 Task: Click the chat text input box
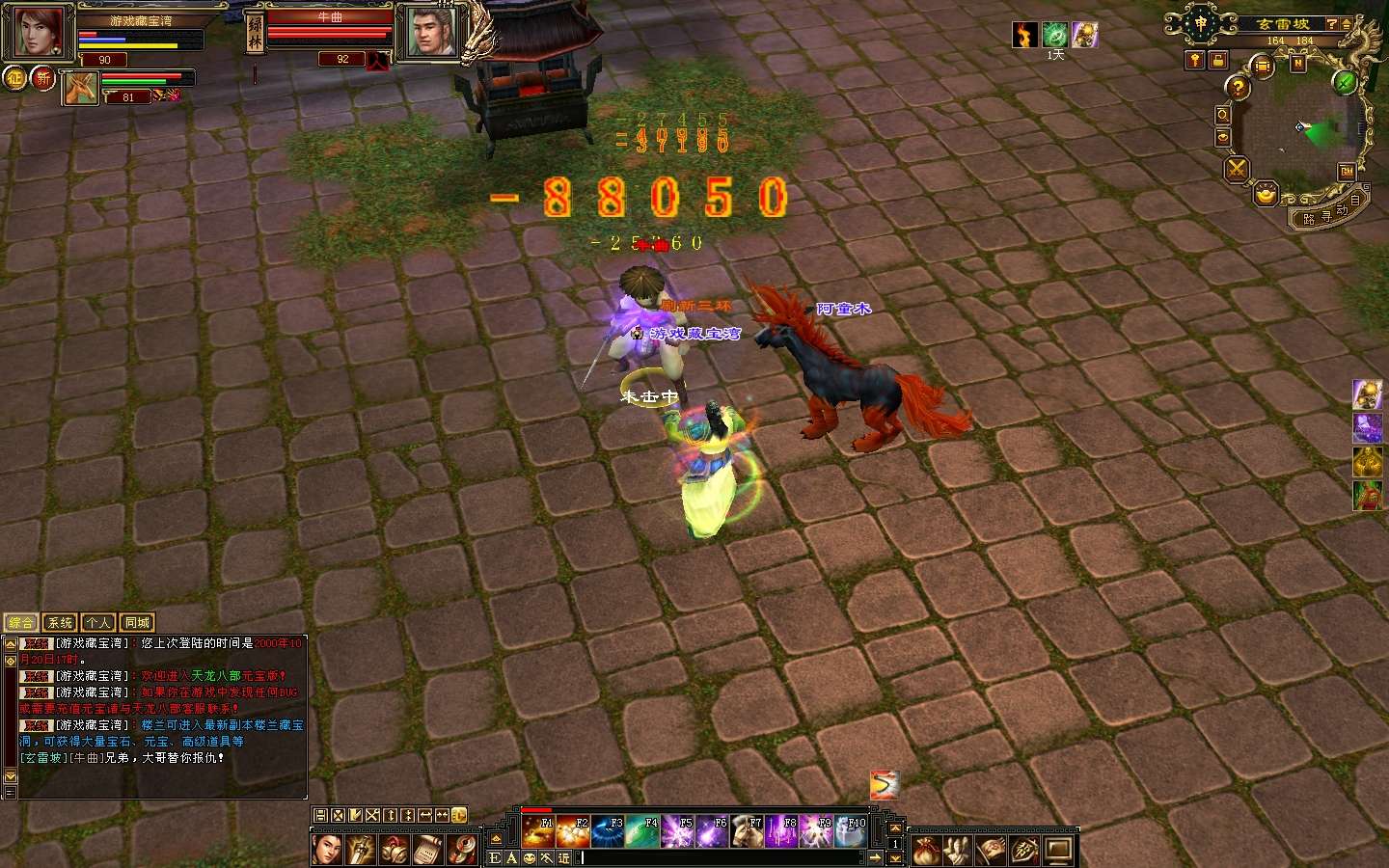point(723,857)
